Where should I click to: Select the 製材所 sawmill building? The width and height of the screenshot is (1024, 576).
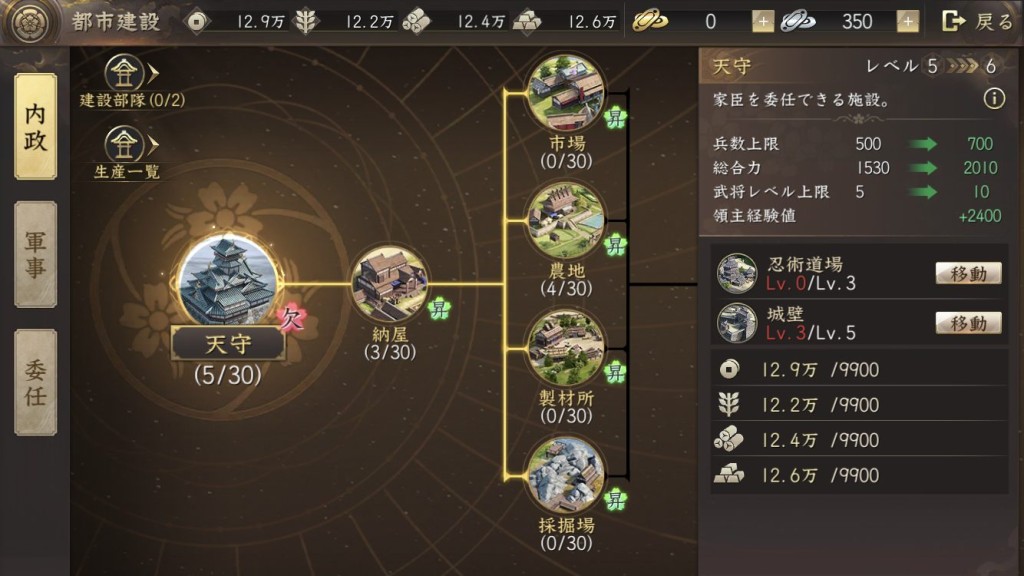pyautogui.click(x=566, y=347)
